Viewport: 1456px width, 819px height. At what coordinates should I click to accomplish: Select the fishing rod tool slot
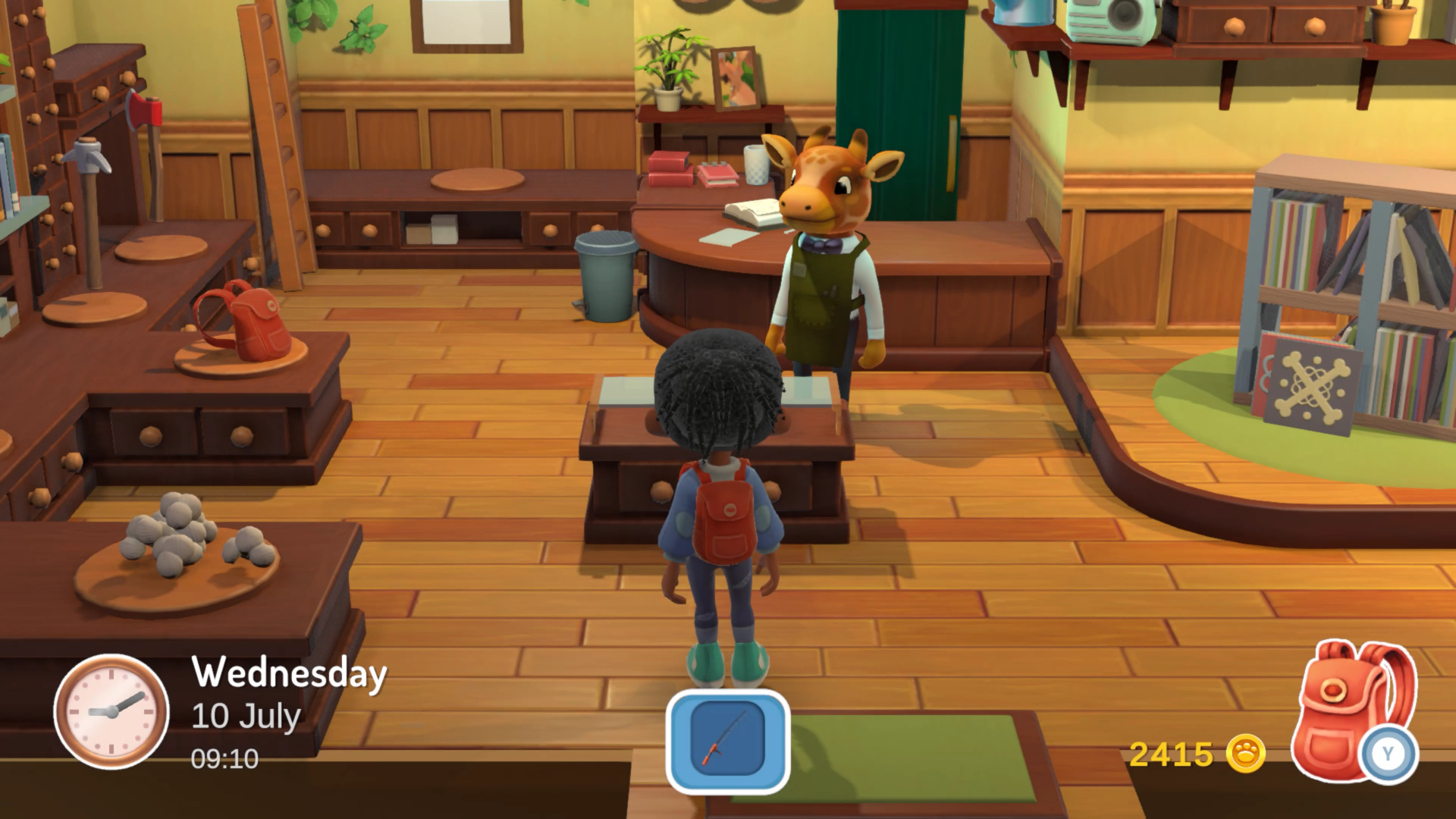pos(727,740)
